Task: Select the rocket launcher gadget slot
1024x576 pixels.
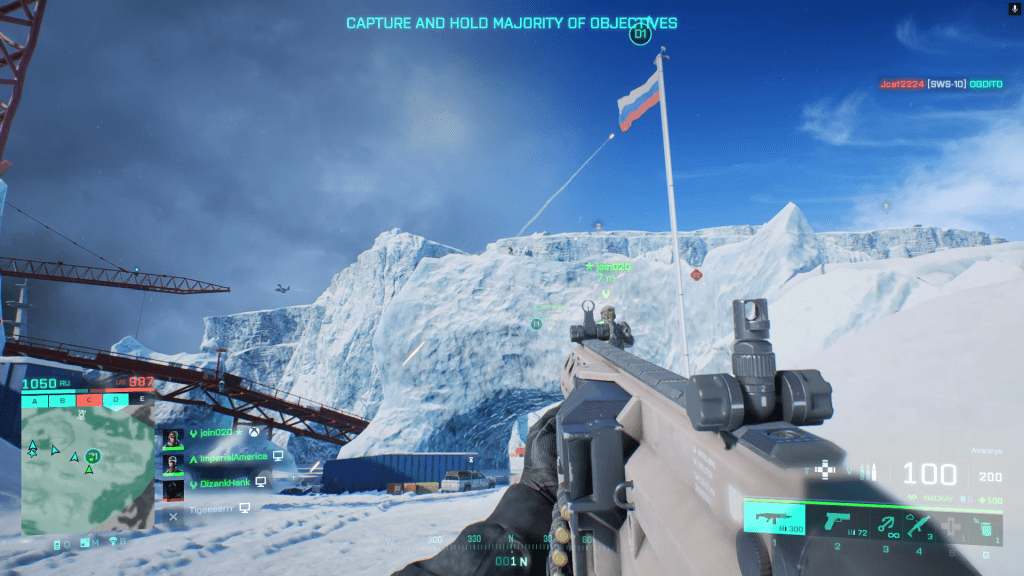Action: [919, 521]
